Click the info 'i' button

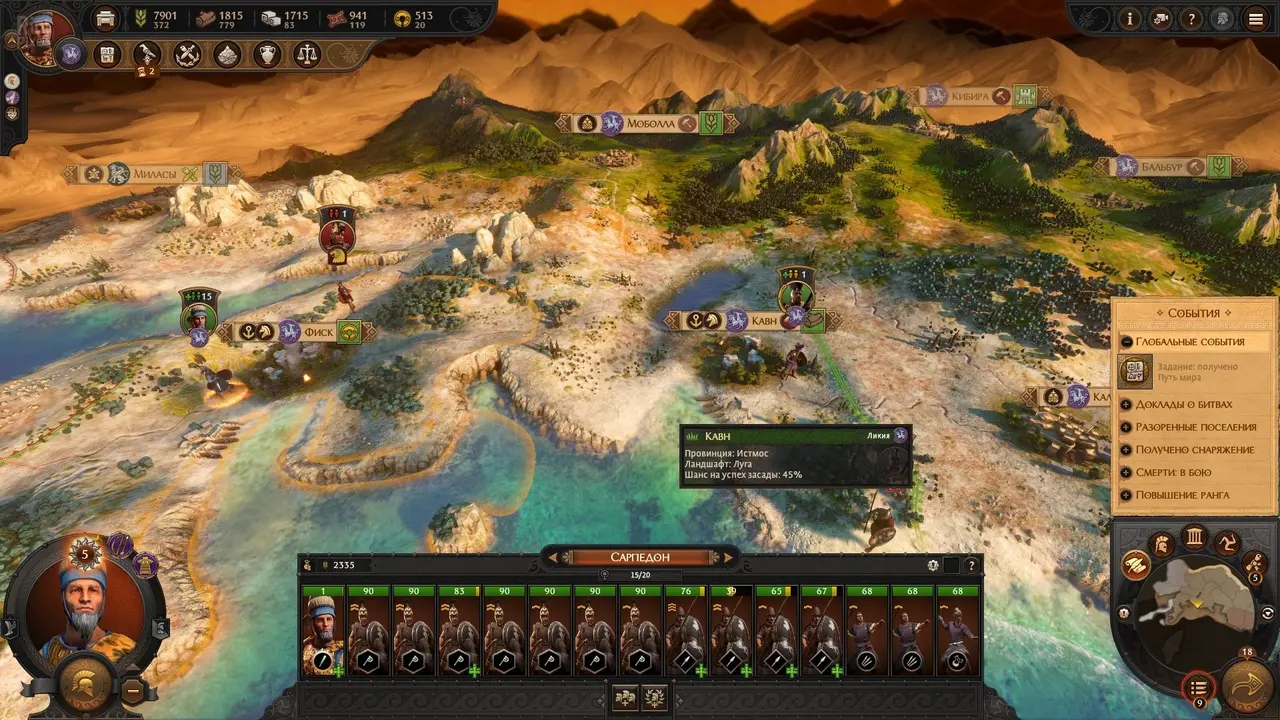coord(1131,18)
